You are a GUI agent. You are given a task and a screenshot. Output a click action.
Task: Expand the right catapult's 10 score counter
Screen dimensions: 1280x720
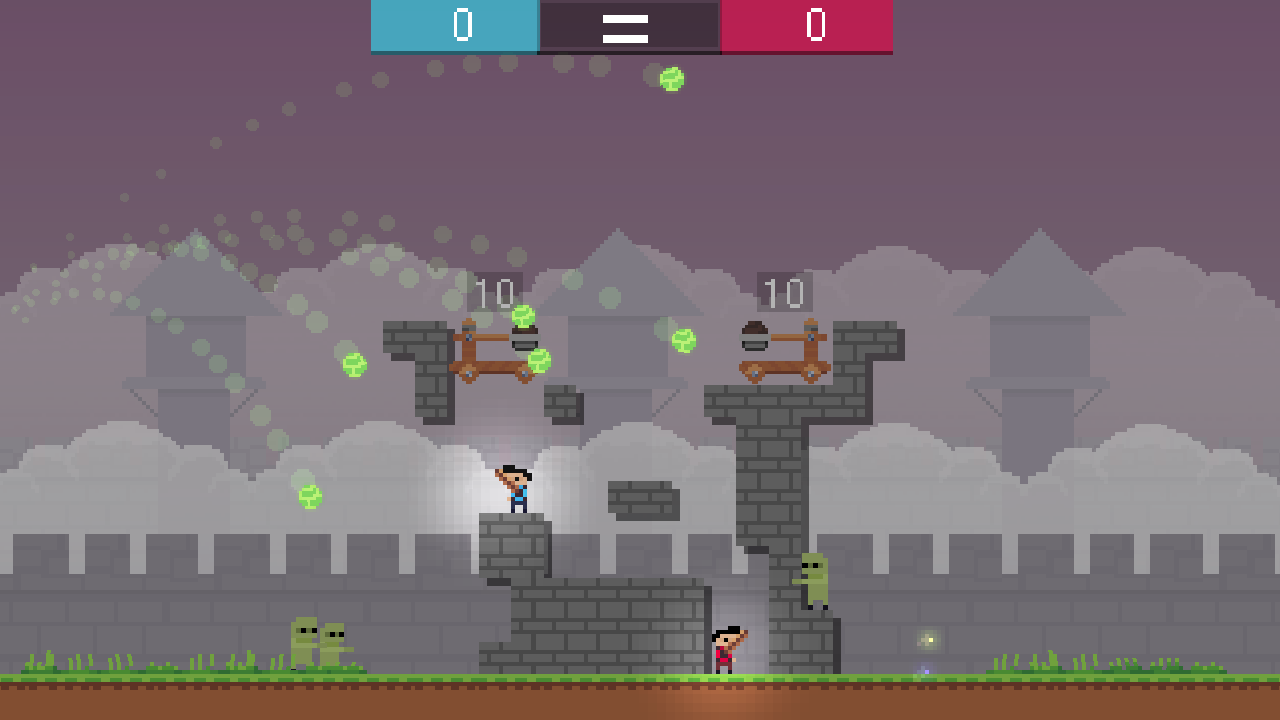tap(786, 293)
